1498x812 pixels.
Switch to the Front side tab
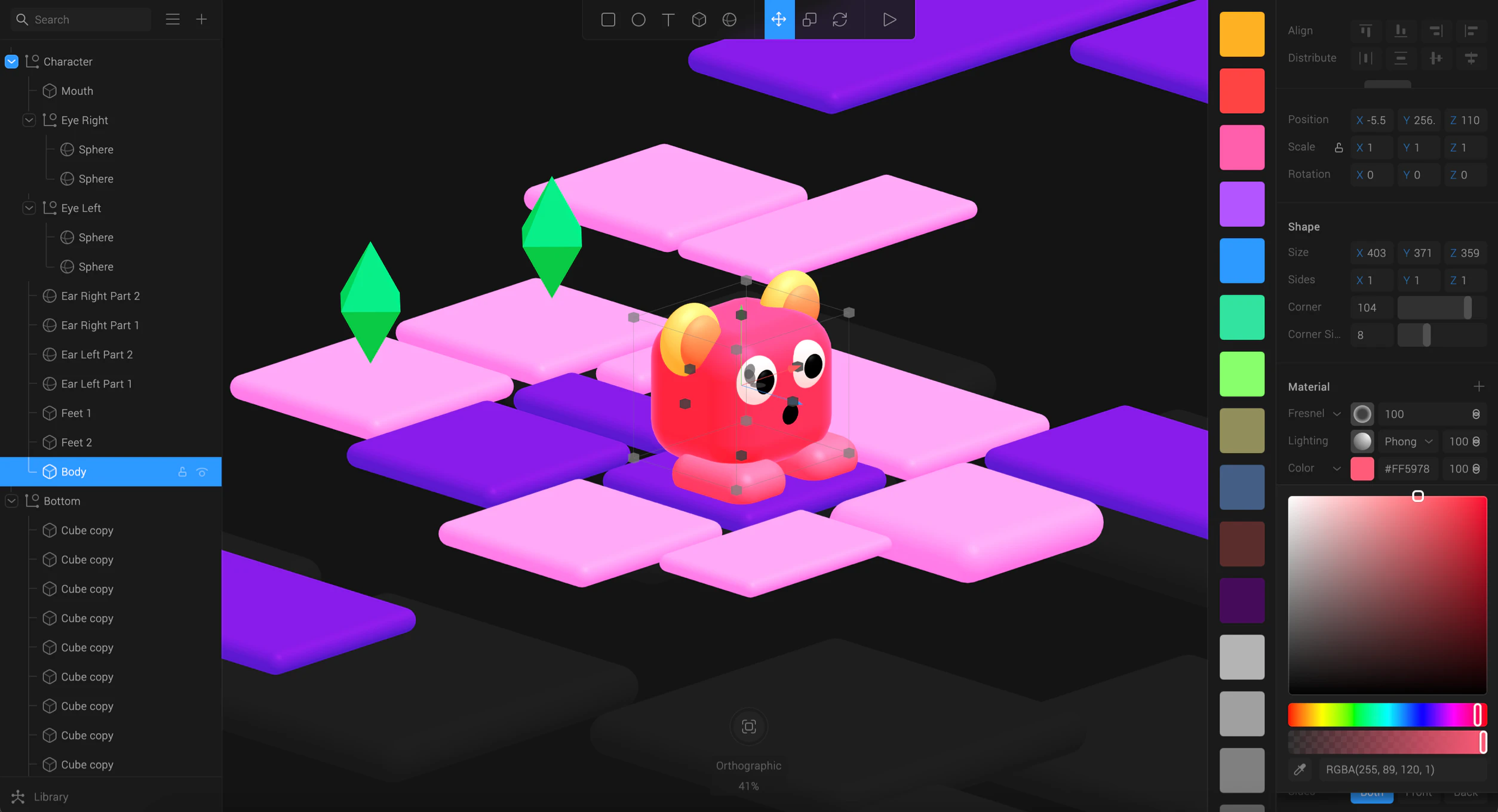[1419, 793]
